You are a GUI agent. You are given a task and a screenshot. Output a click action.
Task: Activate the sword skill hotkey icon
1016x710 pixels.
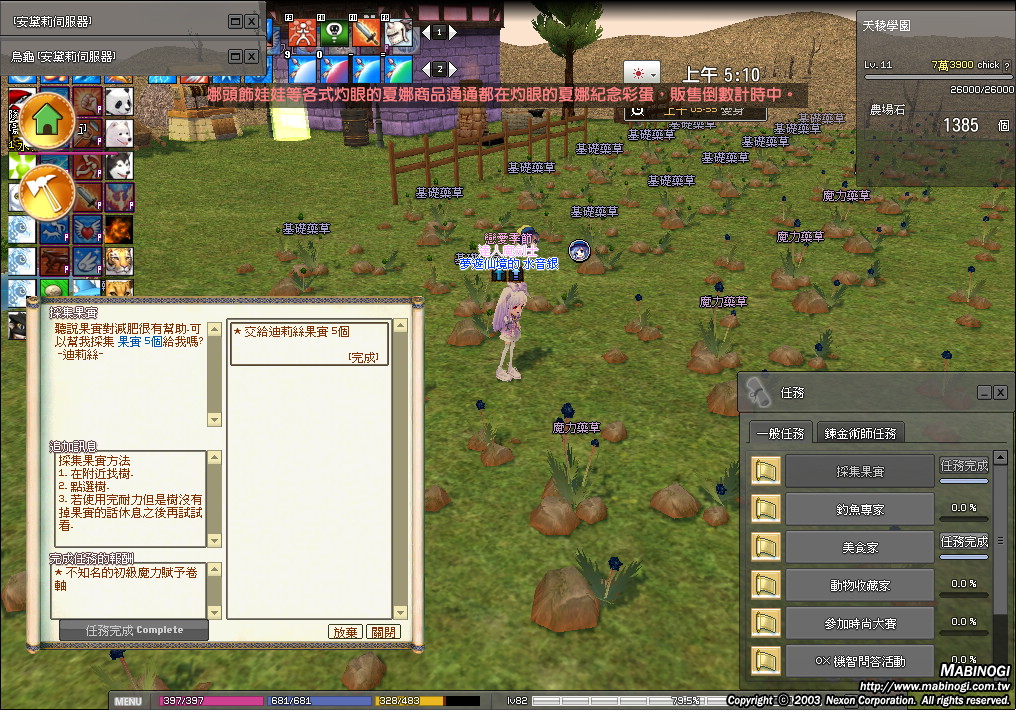pyautogui.click(x=365, y=34)
